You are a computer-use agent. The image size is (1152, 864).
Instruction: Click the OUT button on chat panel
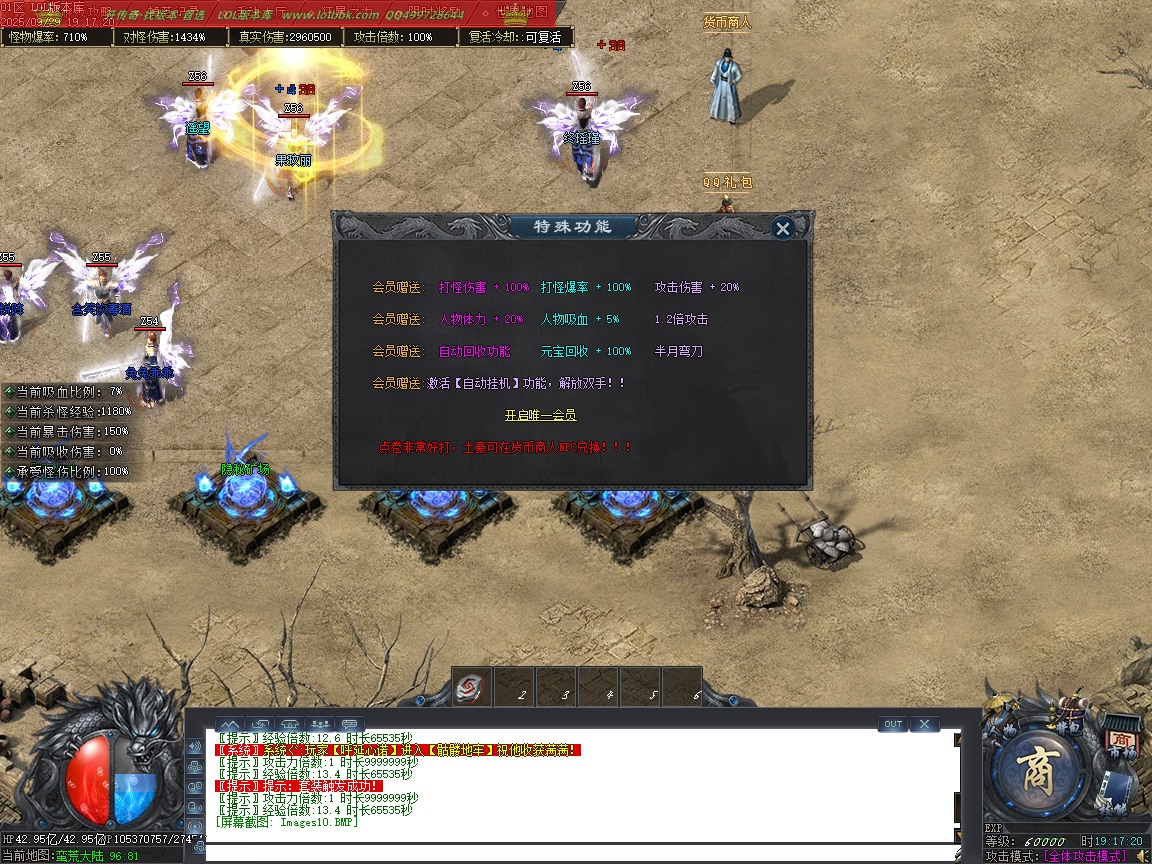click(x=892, y=724)
